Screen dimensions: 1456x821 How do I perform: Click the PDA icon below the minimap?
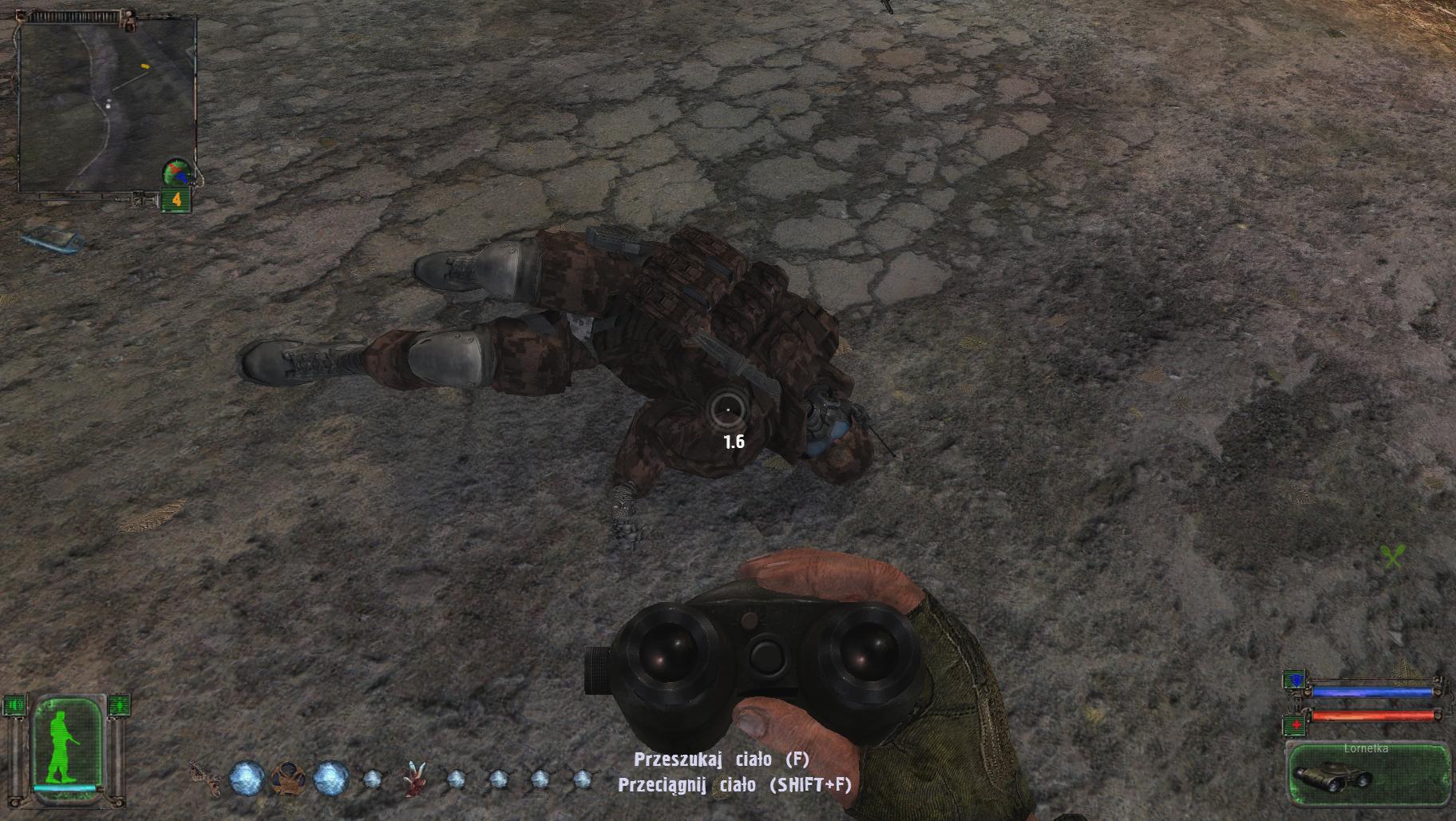49,240
